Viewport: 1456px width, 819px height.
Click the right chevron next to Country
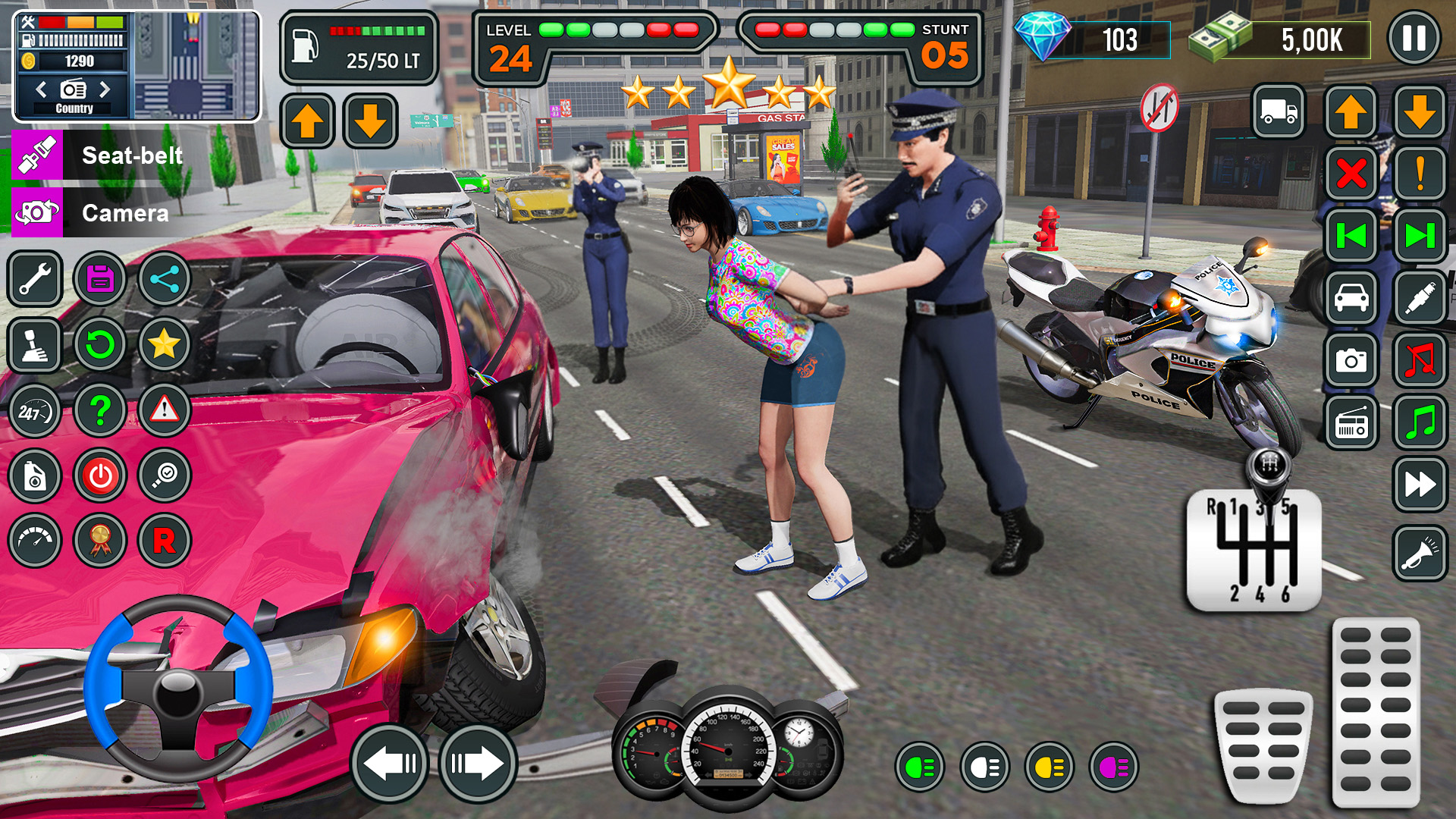point(105,89)
